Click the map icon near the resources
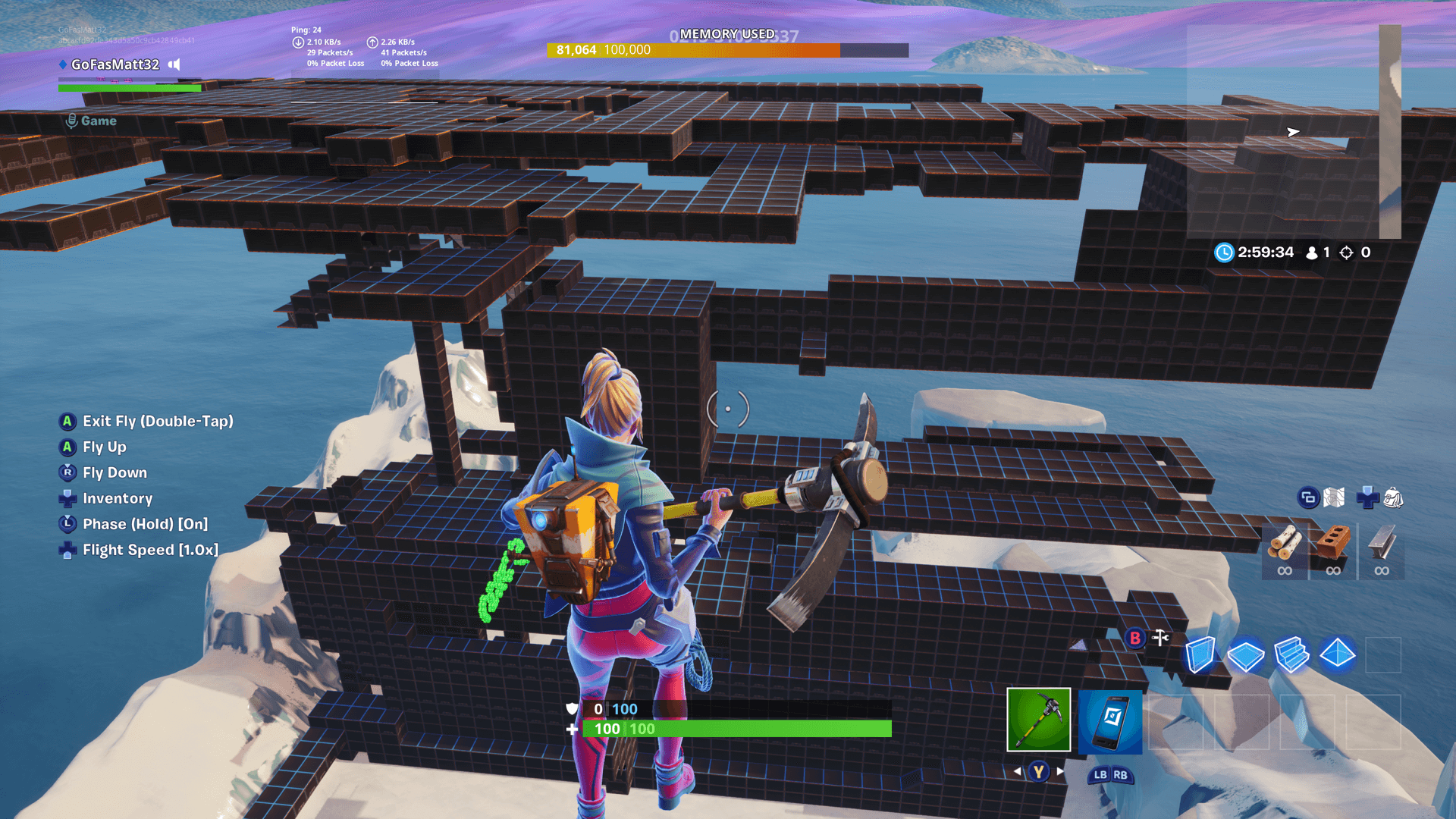This screenshot has width=1456, height=819. point(1333,498)
